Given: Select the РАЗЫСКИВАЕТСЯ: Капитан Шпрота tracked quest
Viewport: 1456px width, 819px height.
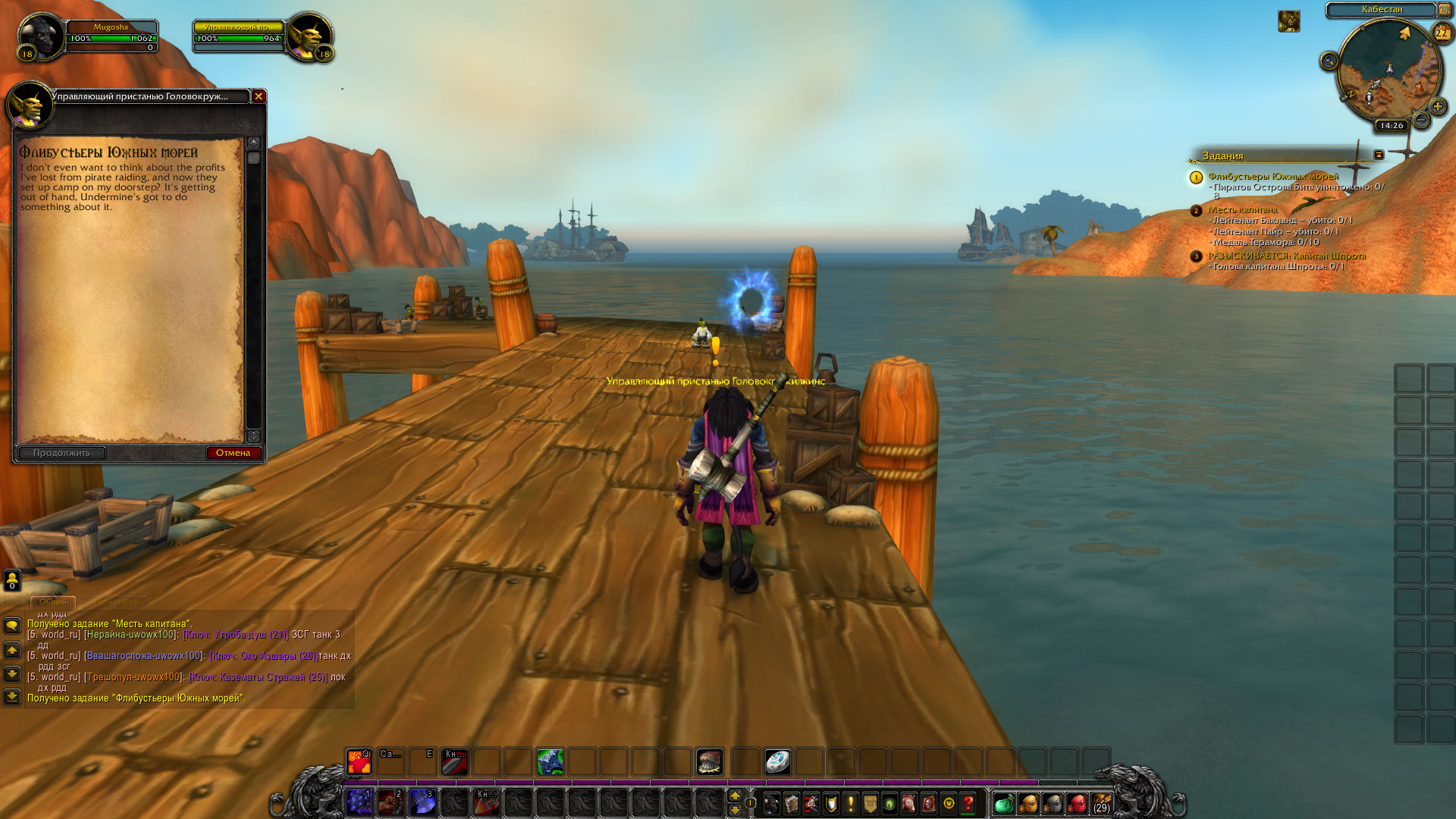Looking at the screenshot, I should point(1286,256).
